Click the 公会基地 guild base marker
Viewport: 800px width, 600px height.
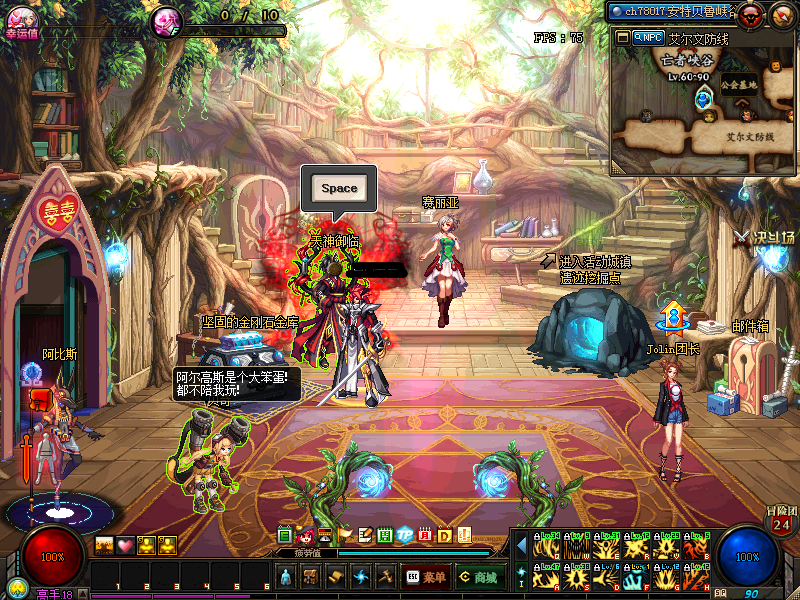[738, 86]
